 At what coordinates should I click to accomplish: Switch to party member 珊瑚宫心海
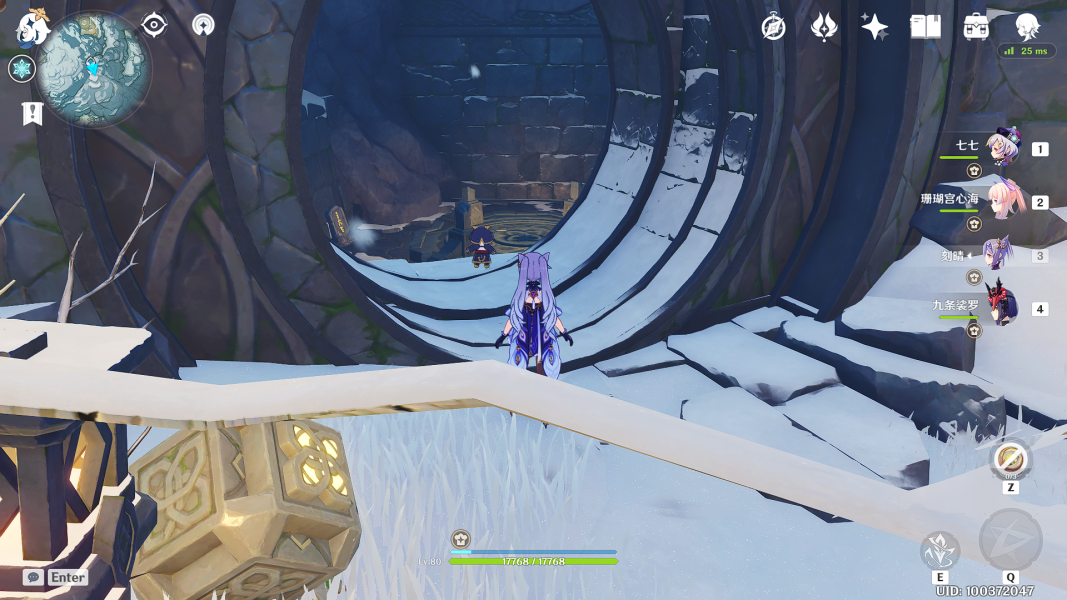click(x=1004, y=201)
